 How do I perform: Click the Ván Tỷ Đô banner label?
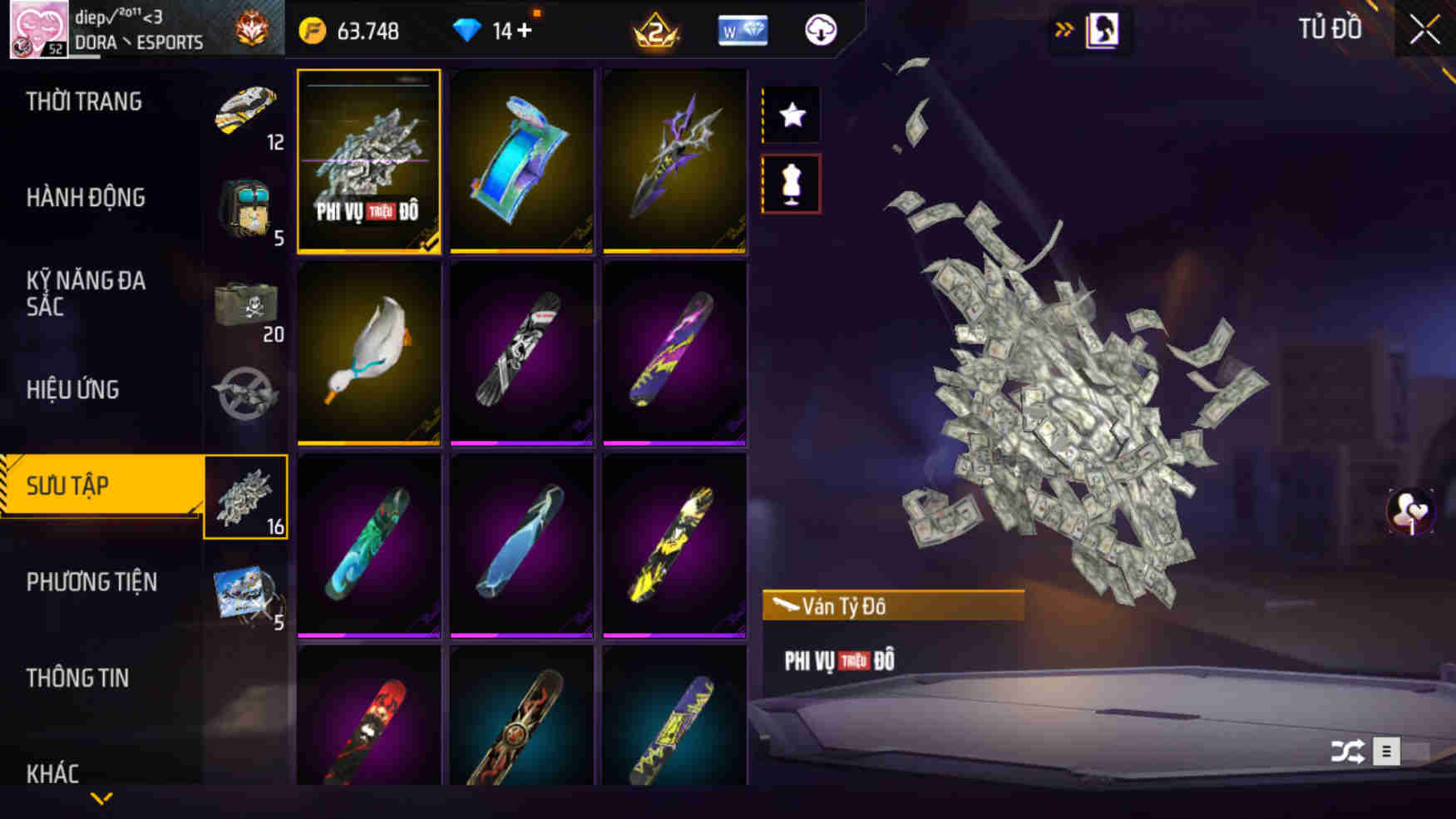pyautogui.click(x=894, y=605)
